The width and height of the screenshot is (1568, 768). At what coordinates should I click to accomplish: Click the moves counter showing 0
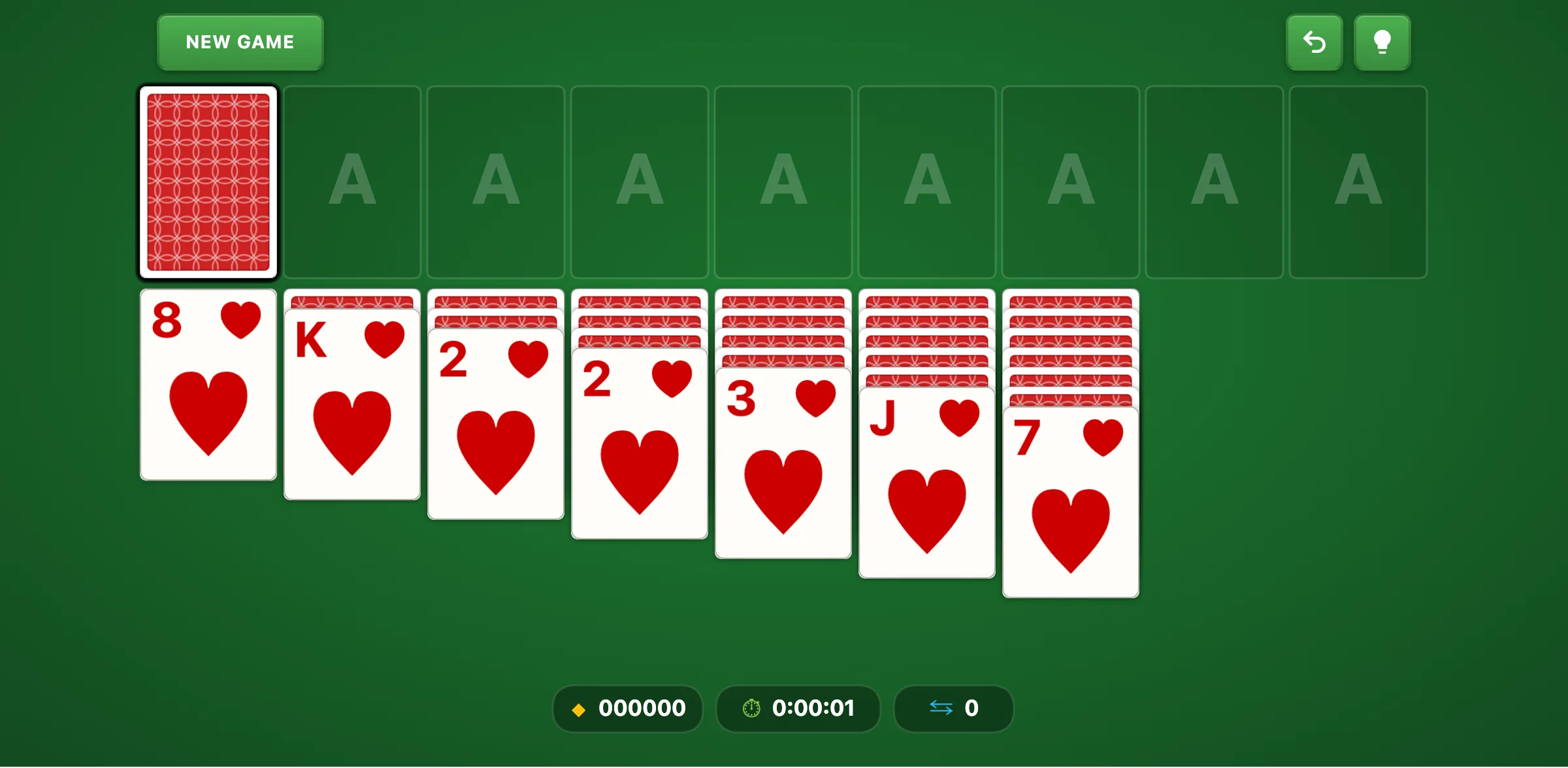tap(972, 708)
